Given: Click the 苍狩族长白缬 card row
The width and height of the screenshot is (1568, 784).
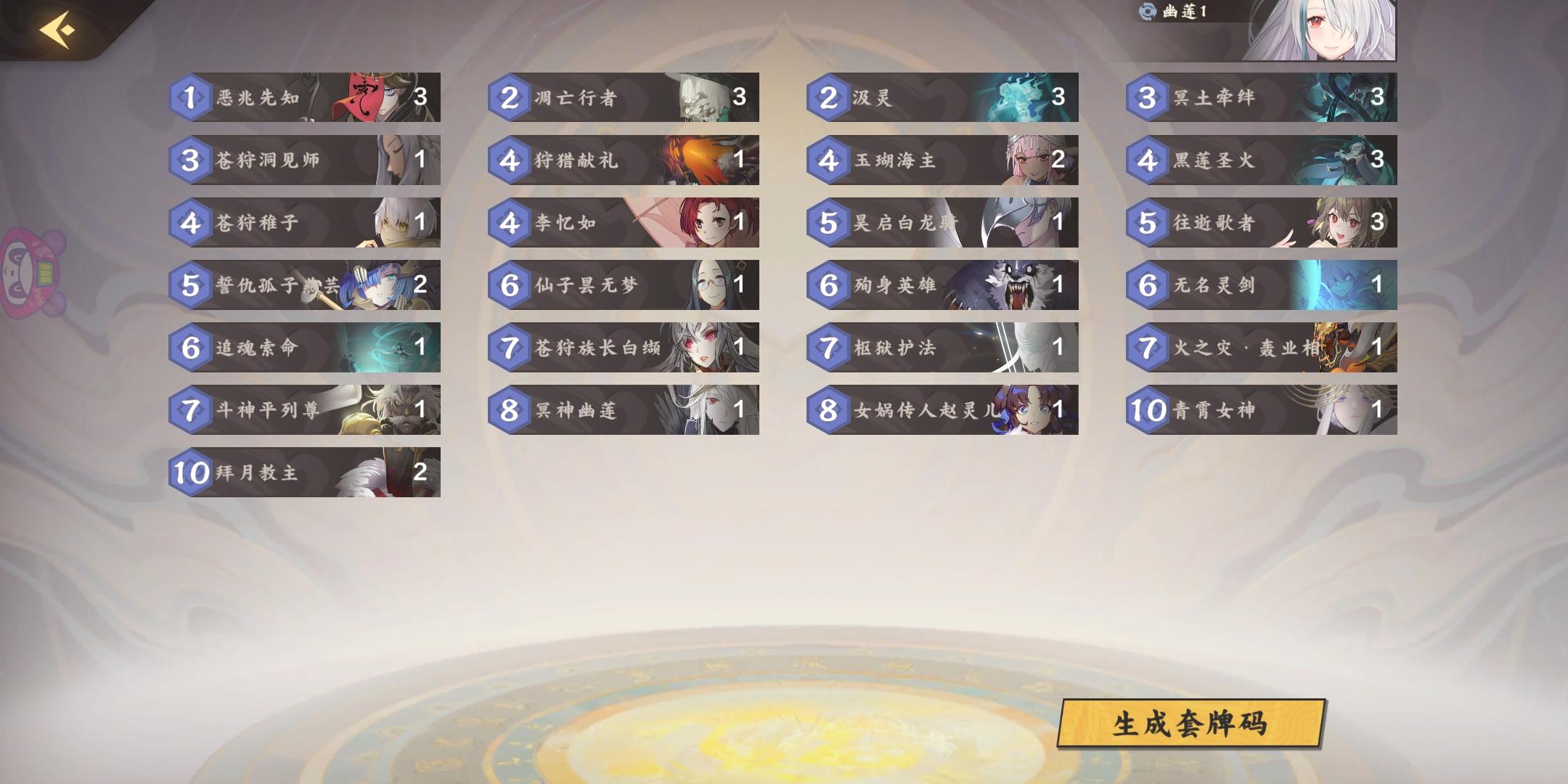Looking at the screenshot, I should point(624,348).
